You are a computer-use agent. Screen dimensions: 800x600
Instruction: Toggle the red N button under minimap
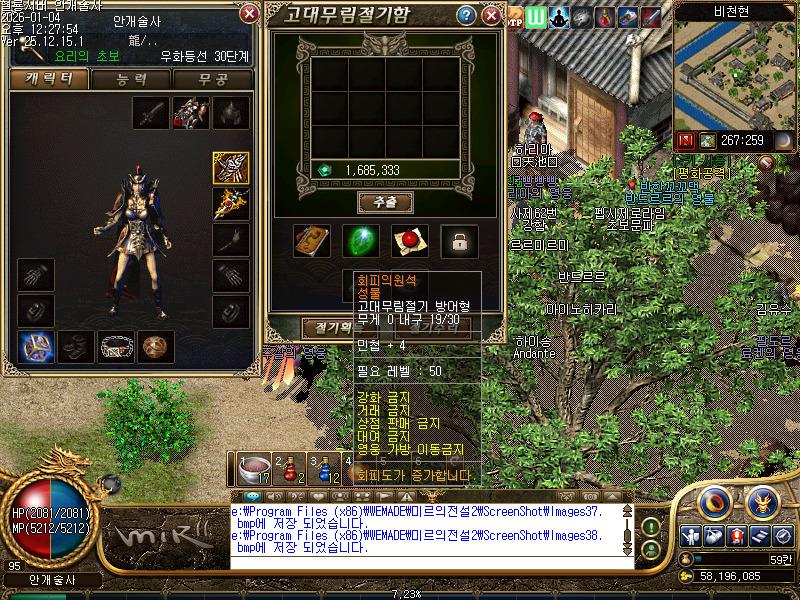coord(686,141)
